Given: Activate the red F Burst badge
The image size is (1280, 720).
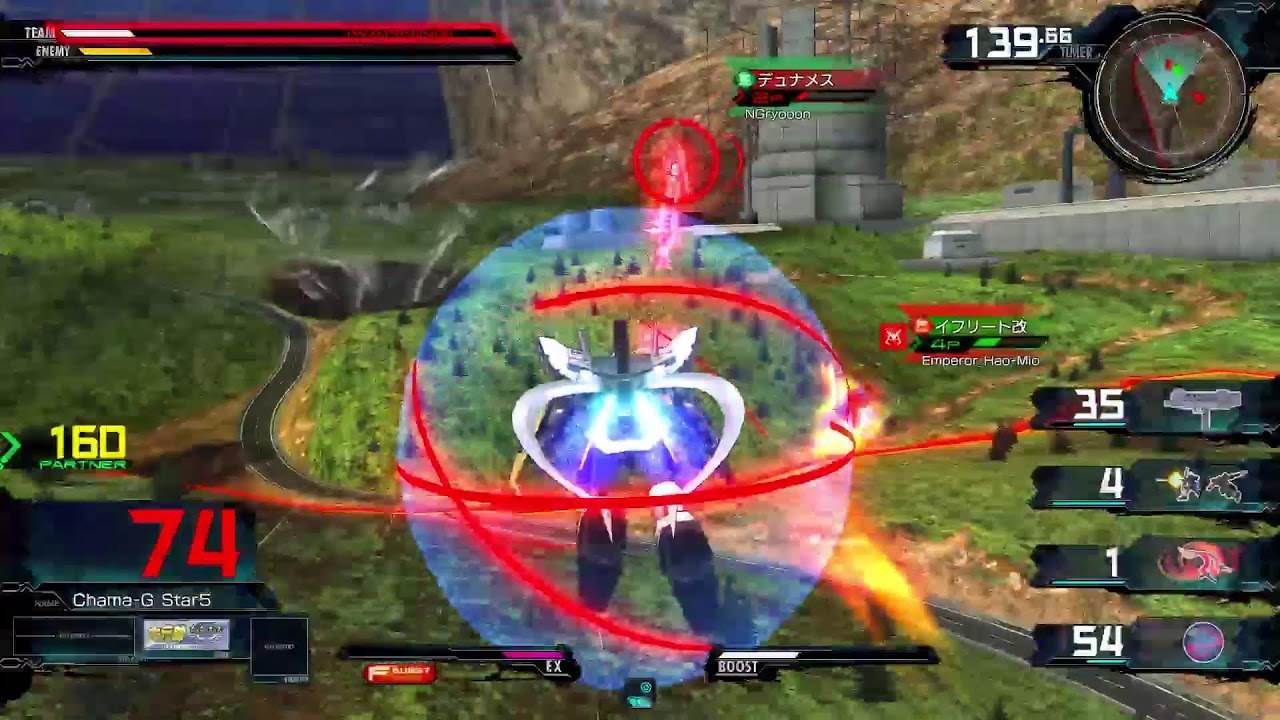Looking at the screenshot, I should pyautogui.click(x=401, y=672).
